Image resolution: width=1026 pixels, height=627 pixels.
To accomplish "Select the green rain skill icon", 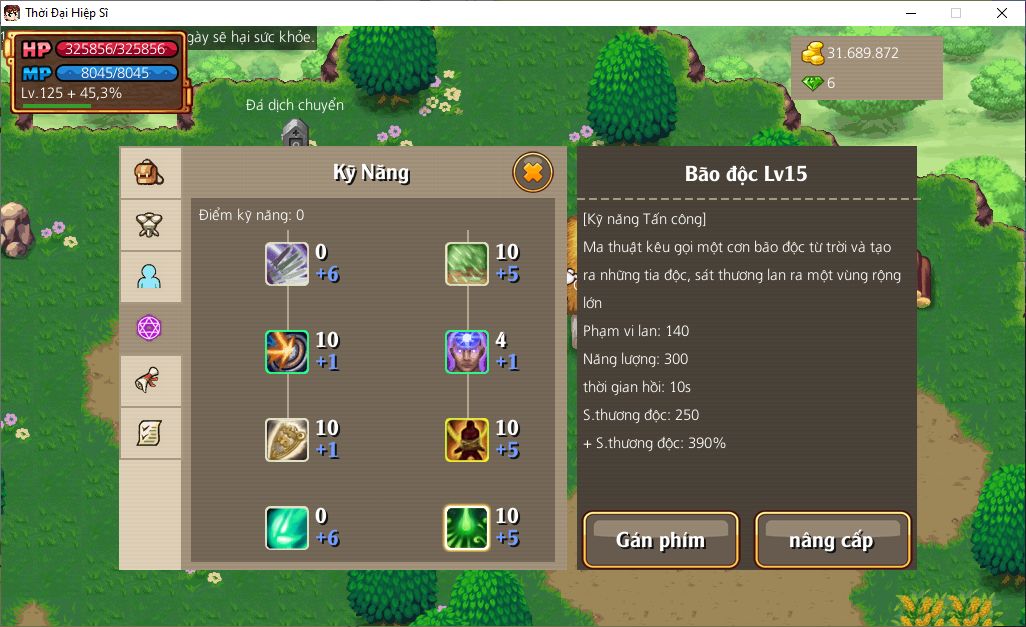I will coord(466,264).
